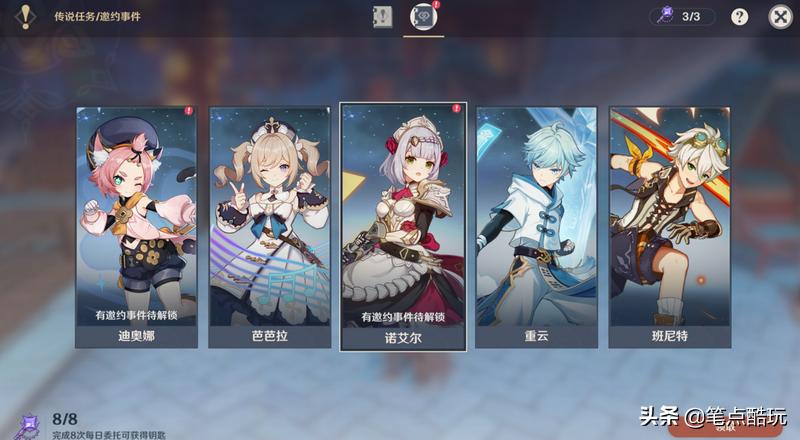Choose the Barbara character card
Image resolution: width=800 pixels, height=440 pixels.
coord(269,226)
